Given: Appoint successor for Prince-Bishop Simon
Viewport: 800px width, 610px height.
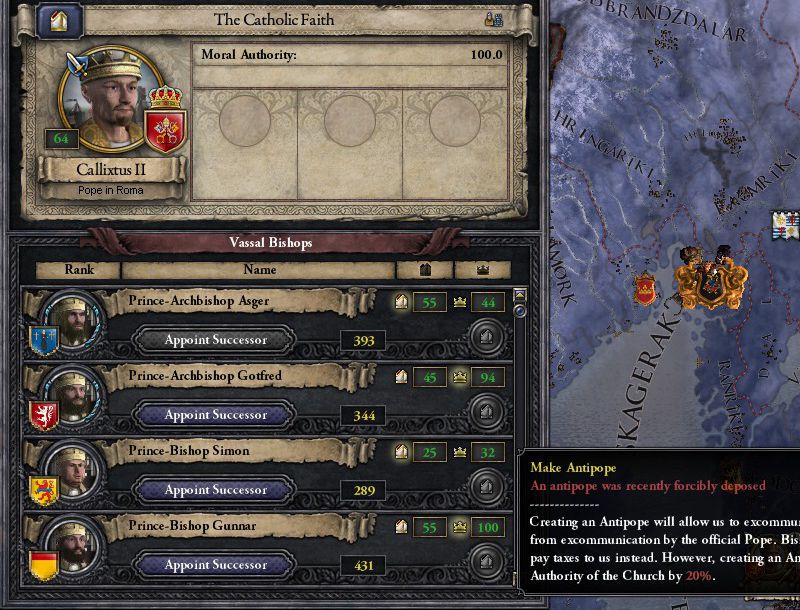Looking at the screenshot, I should point(216,490).
